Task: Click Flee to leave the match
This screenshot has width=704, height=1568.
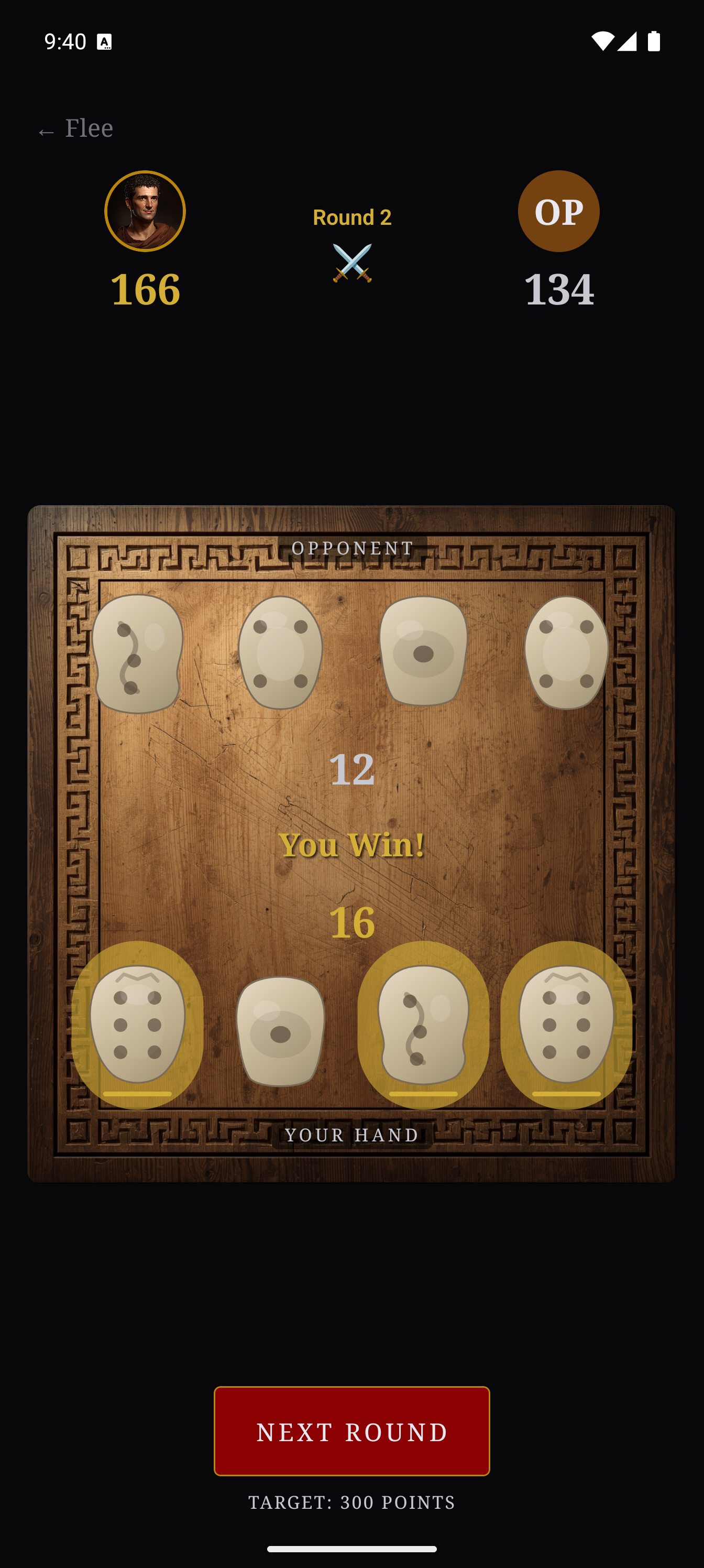Action: pos(74,128)
